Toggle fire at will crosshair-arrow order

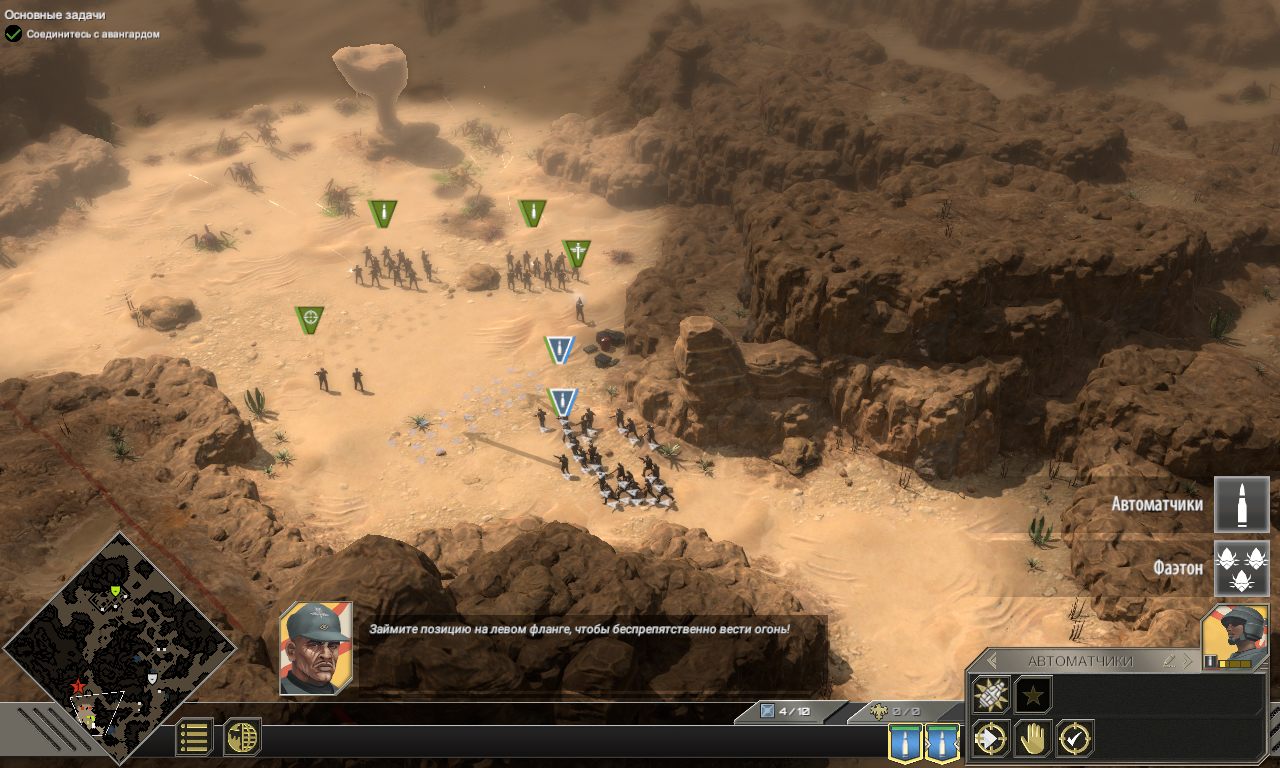click(x=989, y=738)
